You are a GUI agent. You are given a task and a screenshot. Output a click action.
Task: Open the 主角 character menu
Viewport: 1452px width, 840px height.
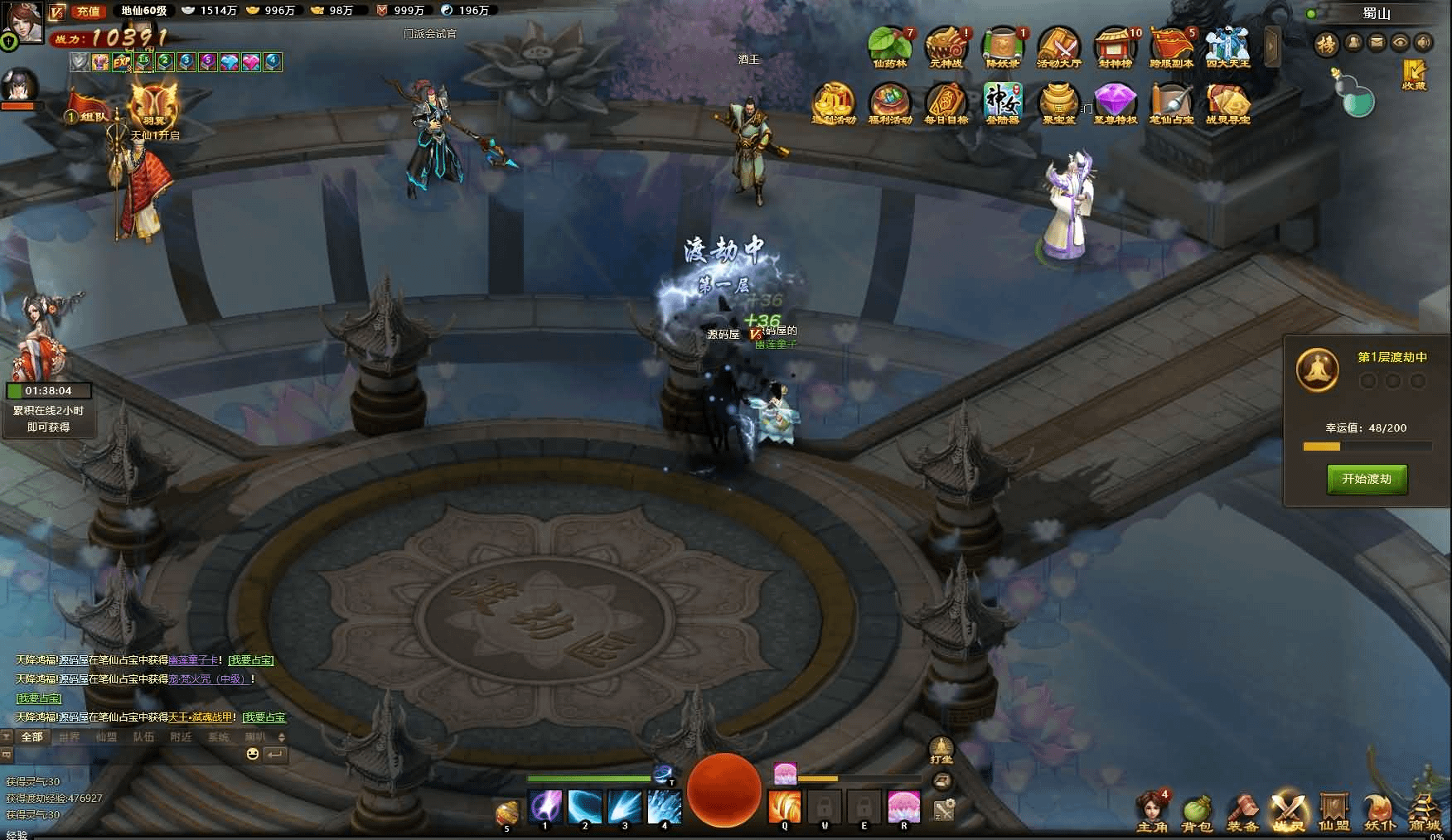pyautogui.click(x=1152, y=810)
